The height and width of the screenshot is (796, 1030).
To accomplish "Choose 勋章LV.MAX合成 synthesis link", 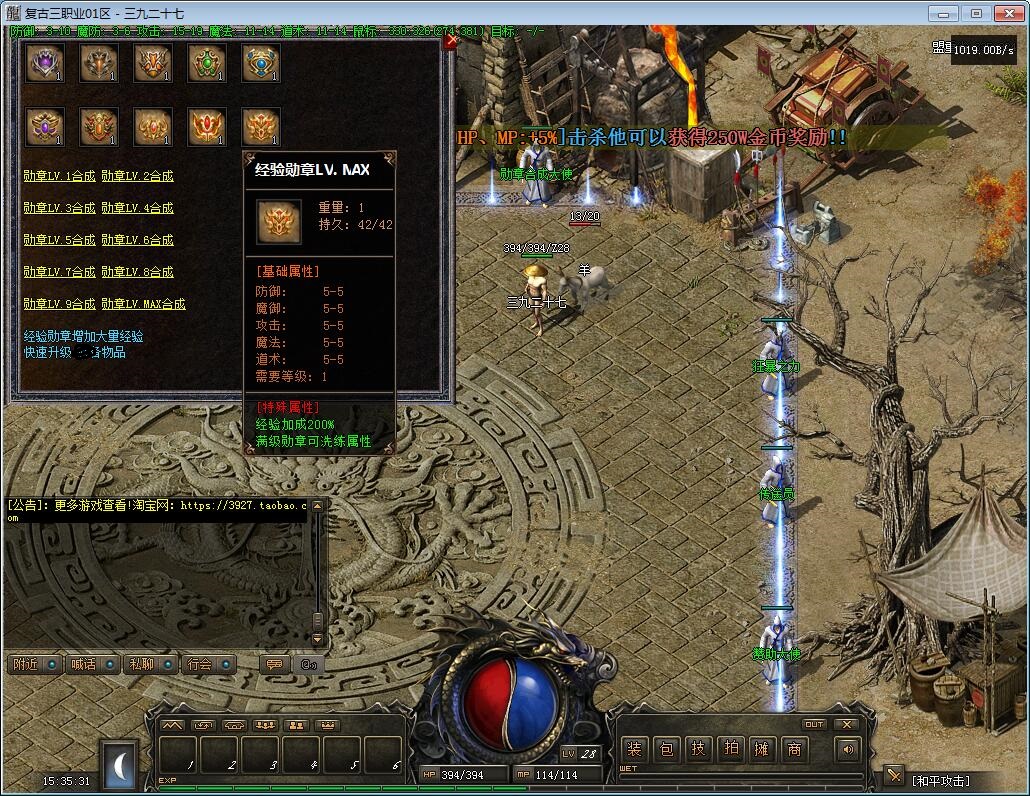I will click(143, 304).
